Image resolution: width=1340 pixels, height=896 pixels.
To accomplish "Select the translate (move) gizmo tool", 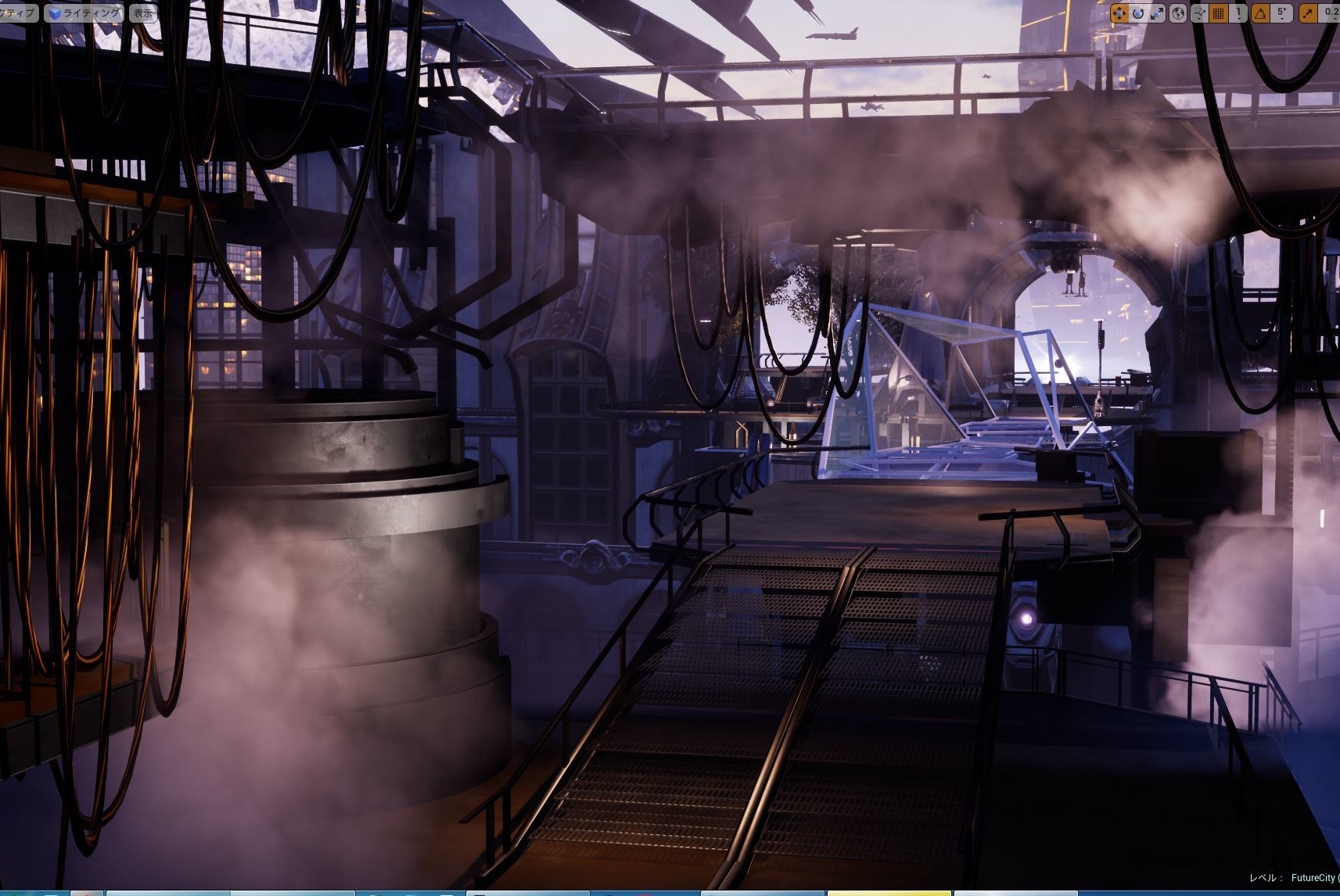I will 1119,13.
